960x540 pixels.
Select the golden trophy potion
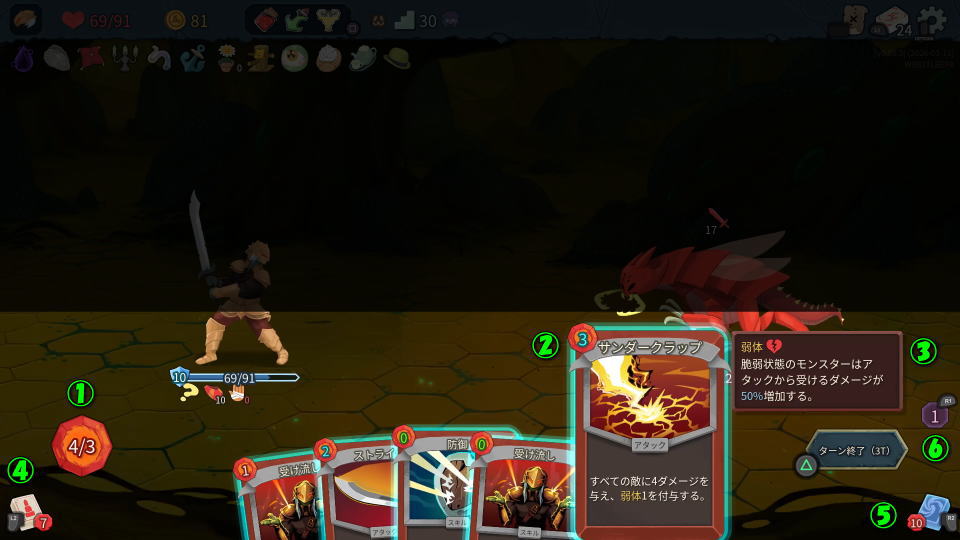pyautogui.click(x=329, y=20)
